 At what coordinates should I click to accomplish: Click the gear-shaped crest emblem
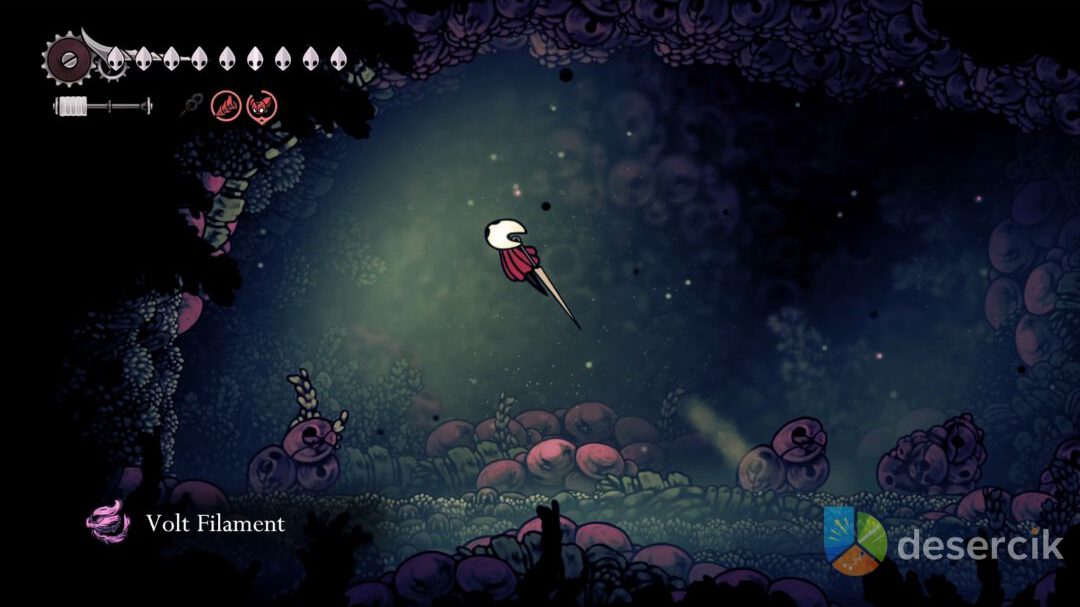pyautogui.click(x=67, y=59)
